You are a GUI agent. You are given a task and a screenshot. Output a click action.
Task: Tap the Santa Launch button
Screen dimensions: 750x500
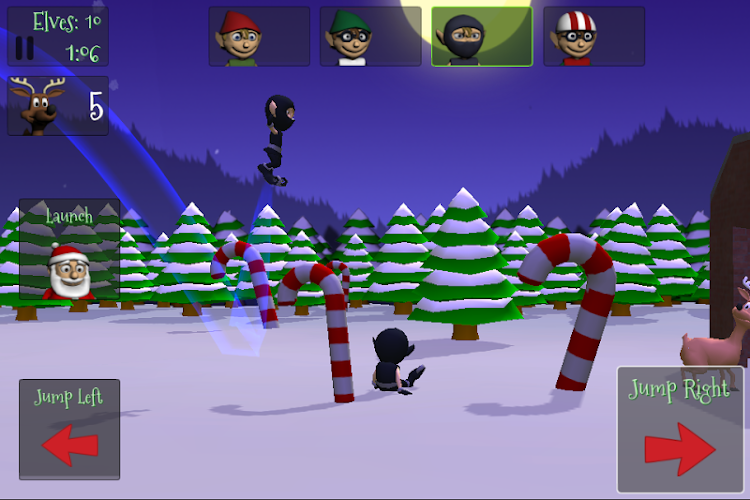coord(69,250)
